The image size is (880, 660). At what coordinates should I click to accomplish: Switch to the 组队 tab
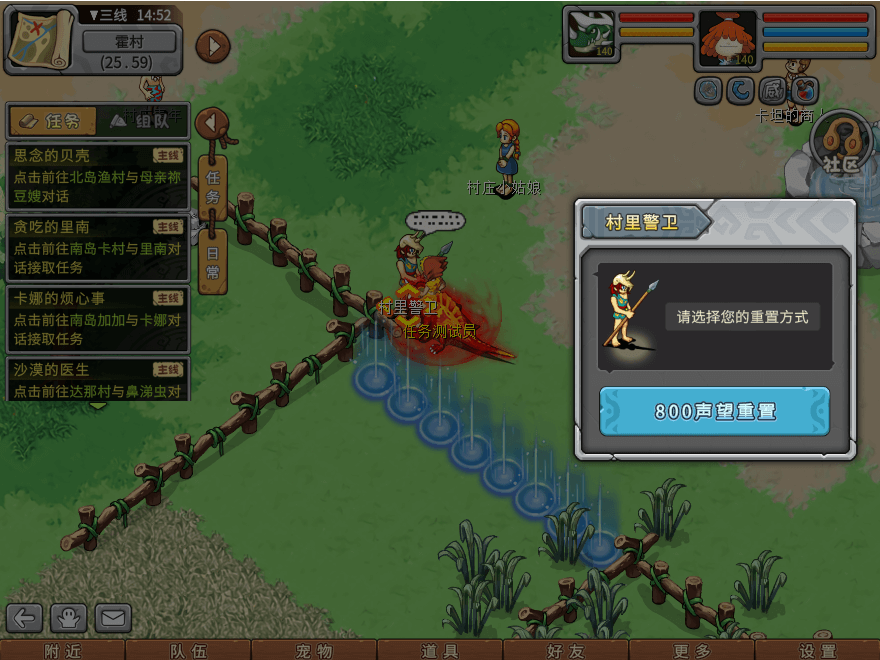click(142, 121)
